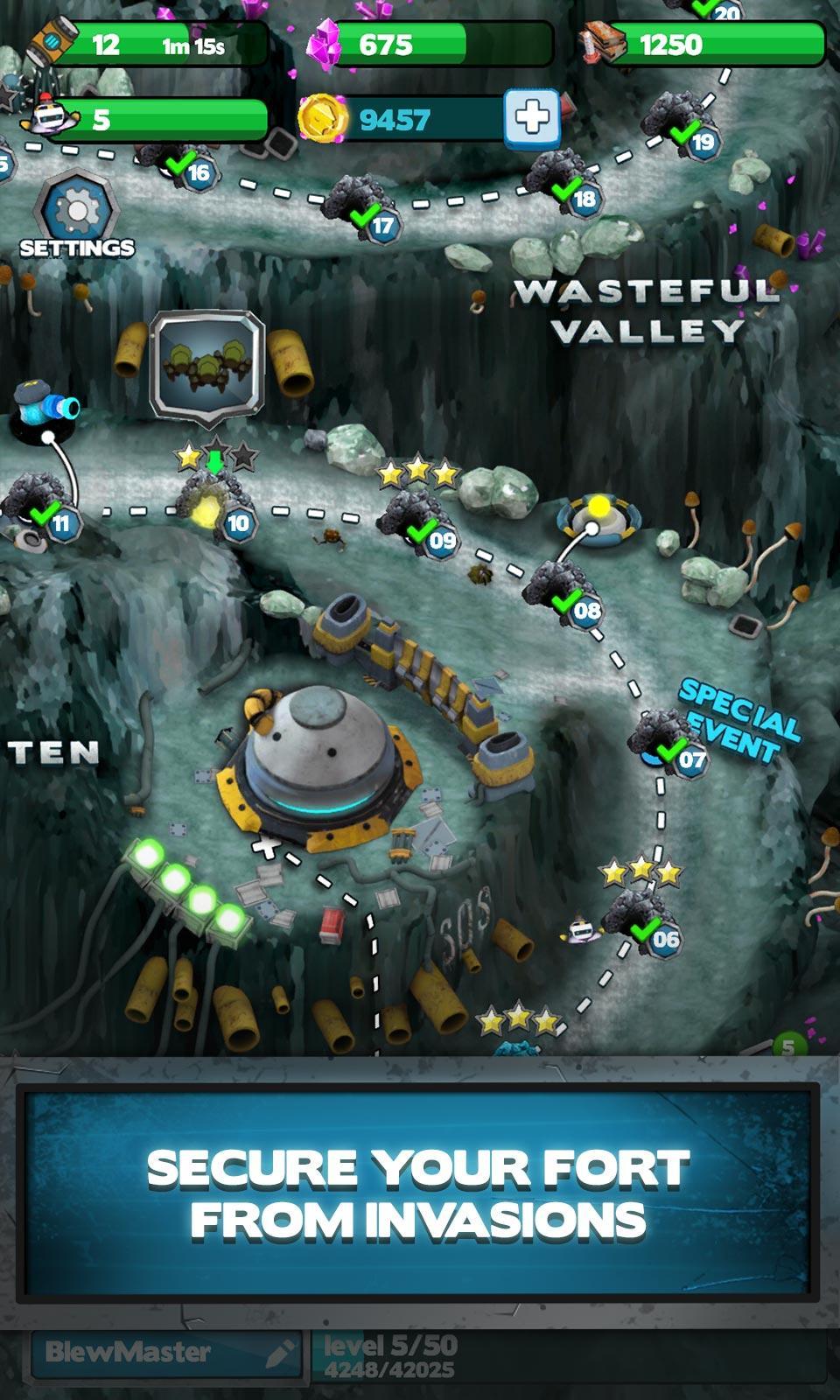Screen dimensions: 840x1400
Task: Open level 16 map node
Action: click(181, 164)
